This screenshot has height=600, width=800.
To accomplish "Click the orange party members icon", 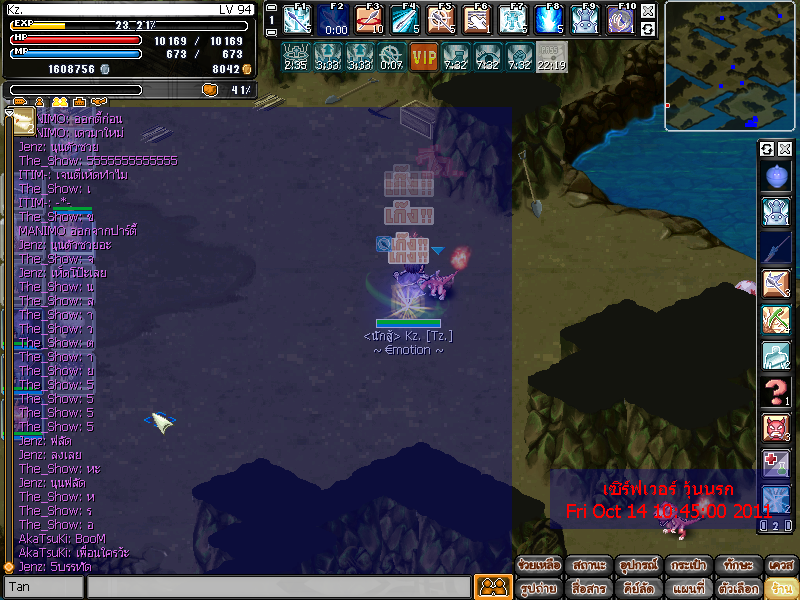I will click(492, 587).
